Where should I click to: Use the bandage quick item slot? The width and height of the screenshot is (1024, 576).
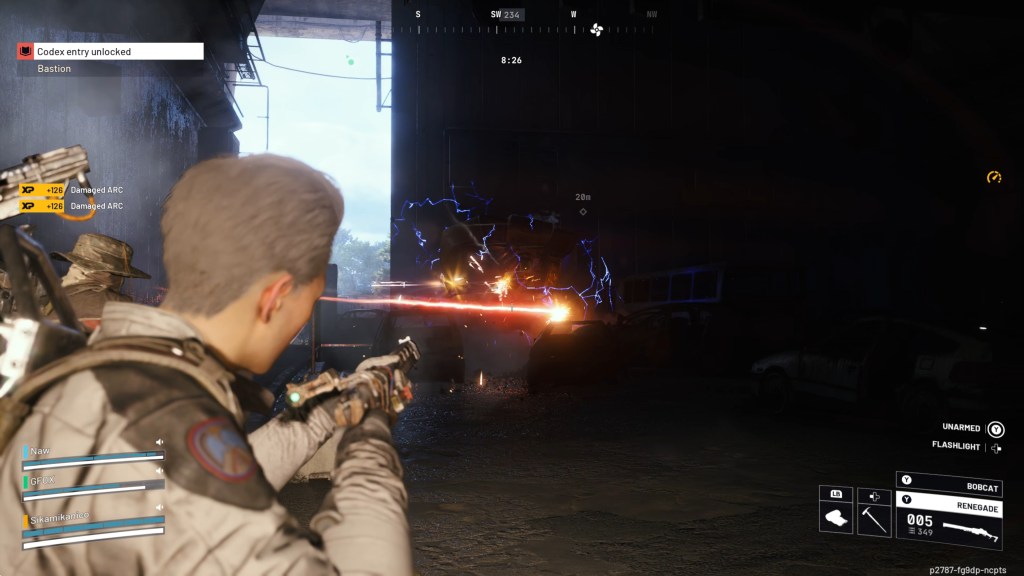click(836, 518)
